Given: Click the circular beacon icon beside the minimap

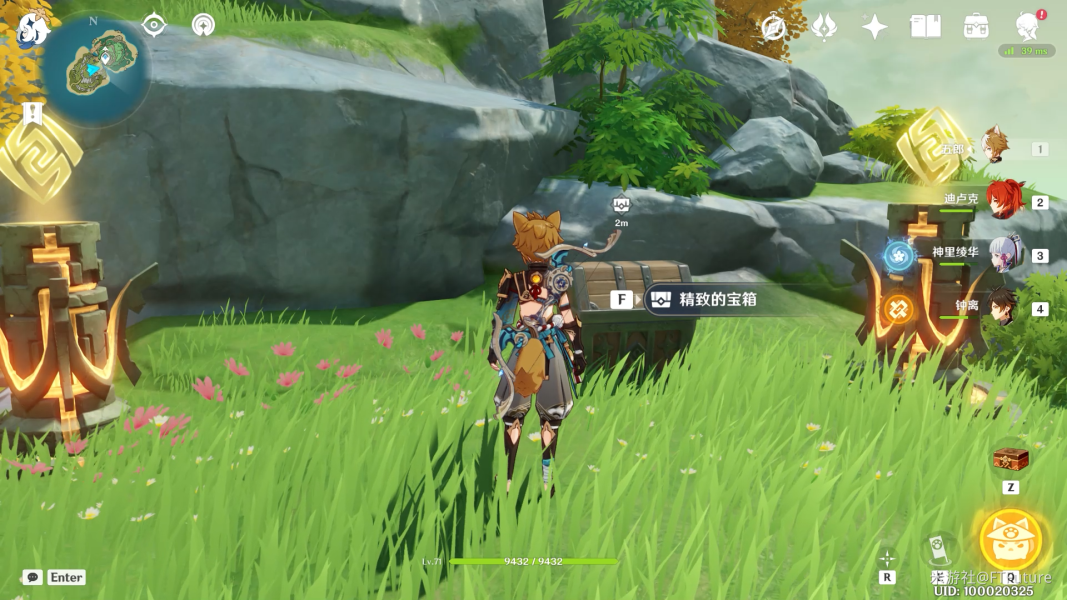Looking at the screenshot, I should click(204, 25).
